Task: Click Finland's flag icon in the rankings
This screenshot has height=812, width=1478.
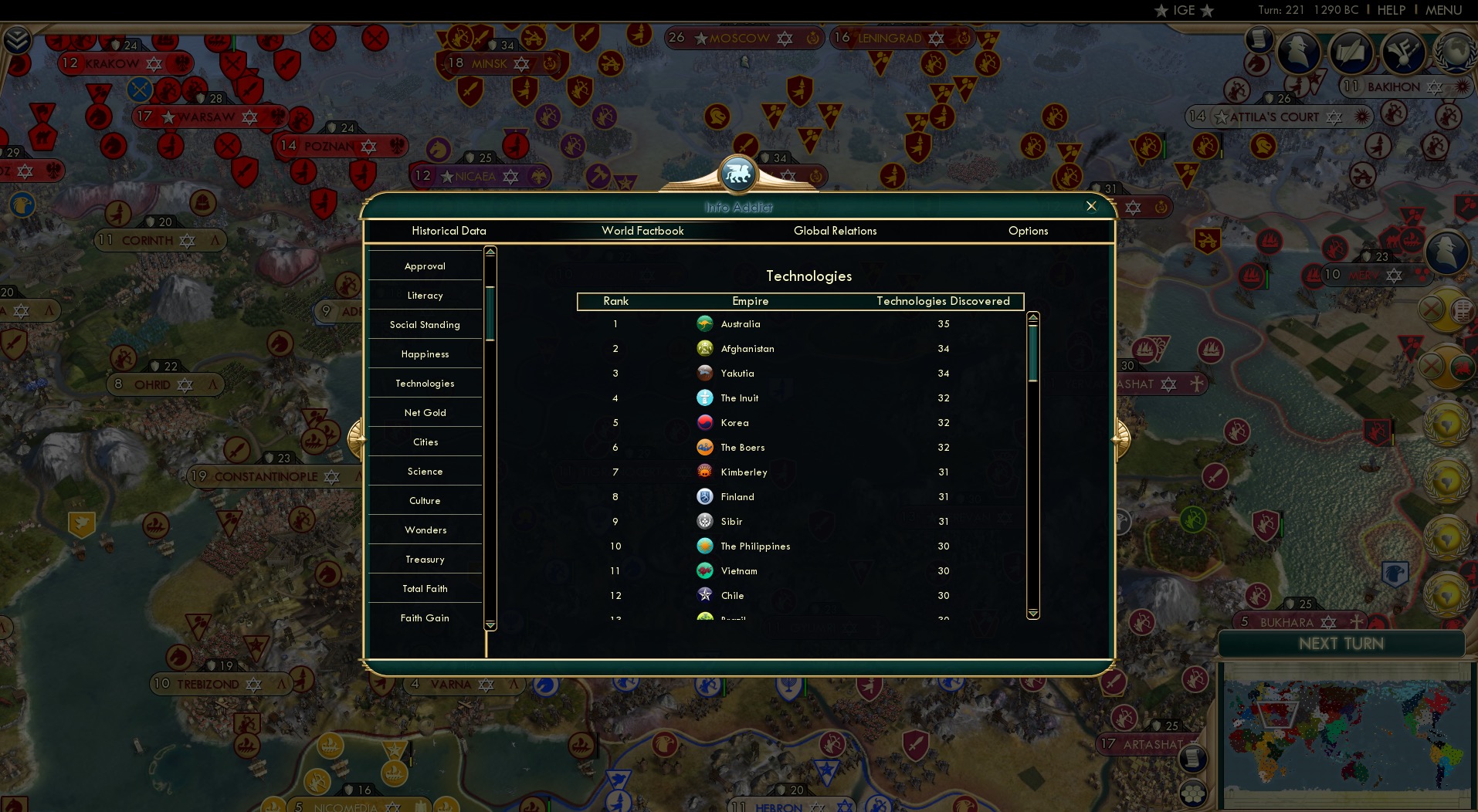Action: coord(705,497)
